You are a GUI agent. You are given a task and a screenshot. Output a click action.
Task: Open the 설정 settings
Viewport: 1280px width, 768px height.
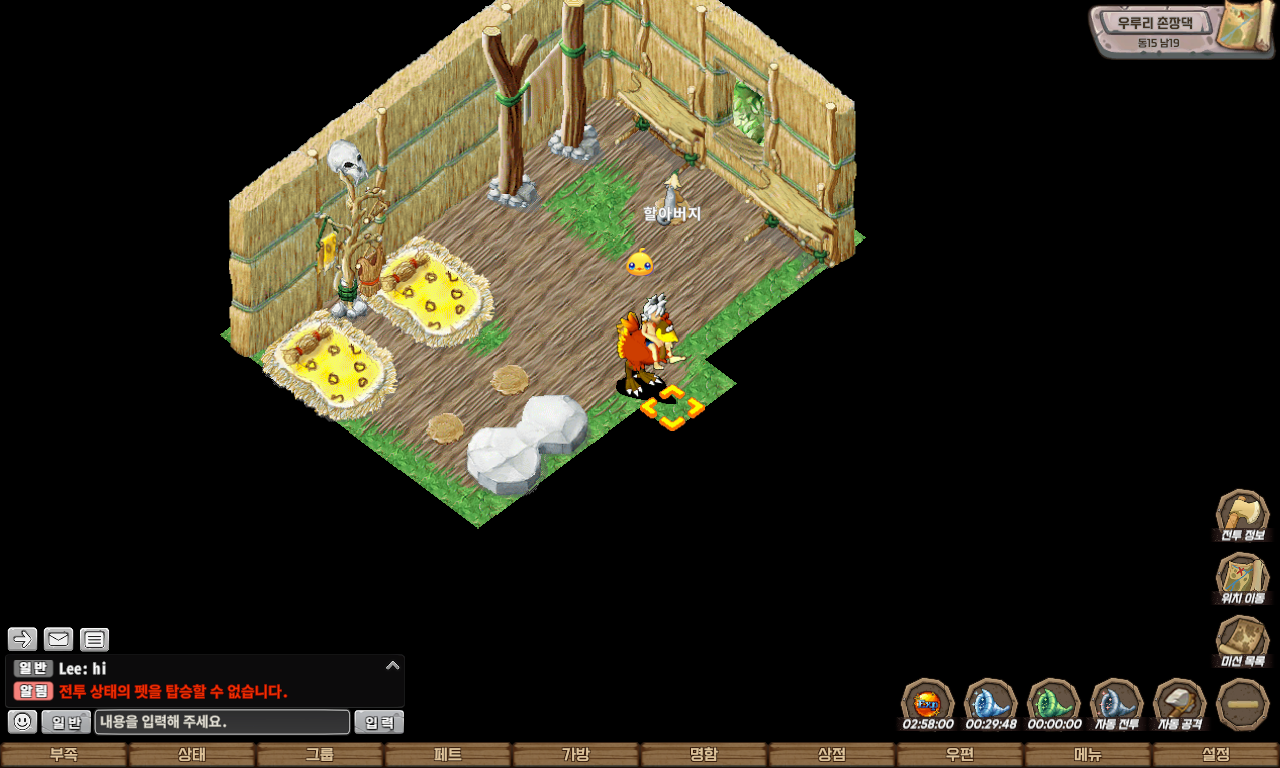[x=1216, y=755]
